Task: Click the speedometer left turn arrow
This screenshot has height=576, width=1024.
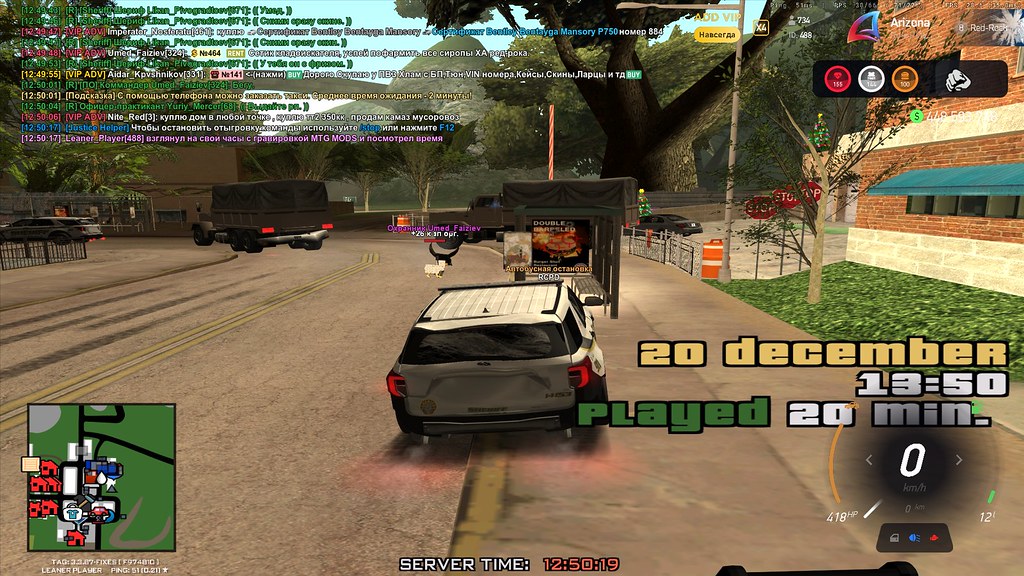Action: pyautogui.click(x=869, y=461)
